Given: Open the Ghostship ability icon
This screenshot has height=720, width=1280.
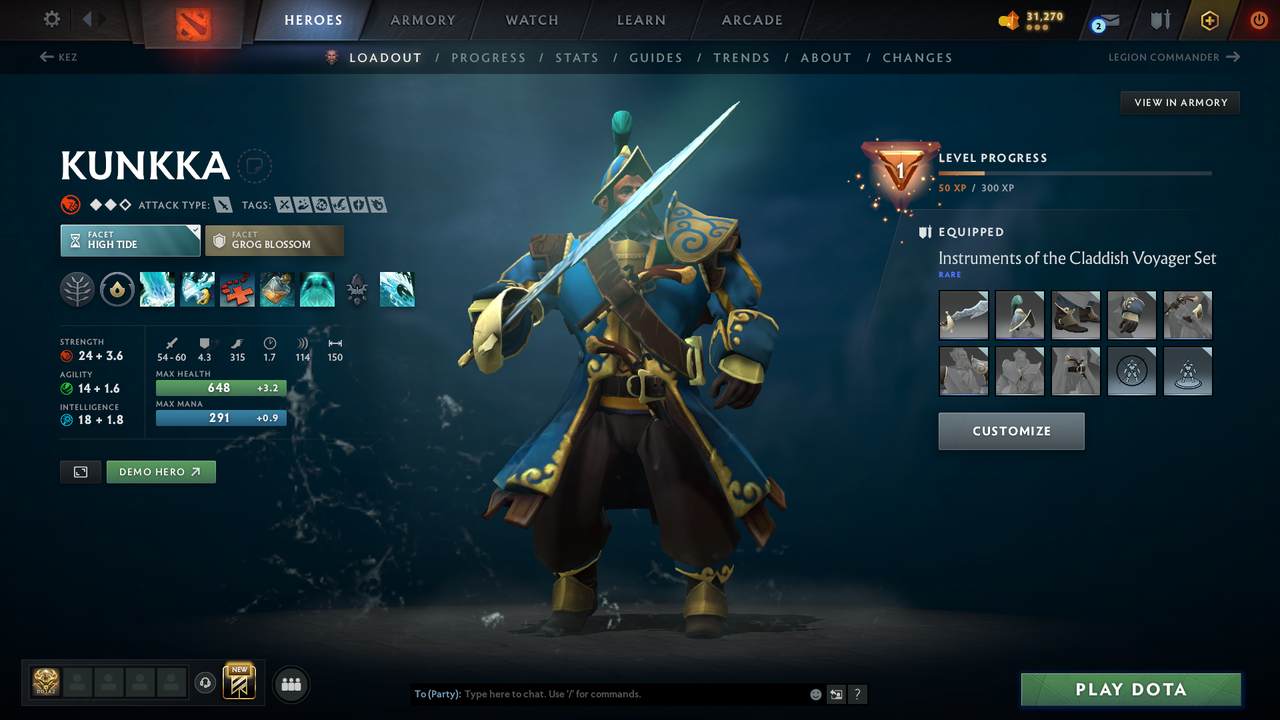Looking at the screenshot, I should (317, 289).
